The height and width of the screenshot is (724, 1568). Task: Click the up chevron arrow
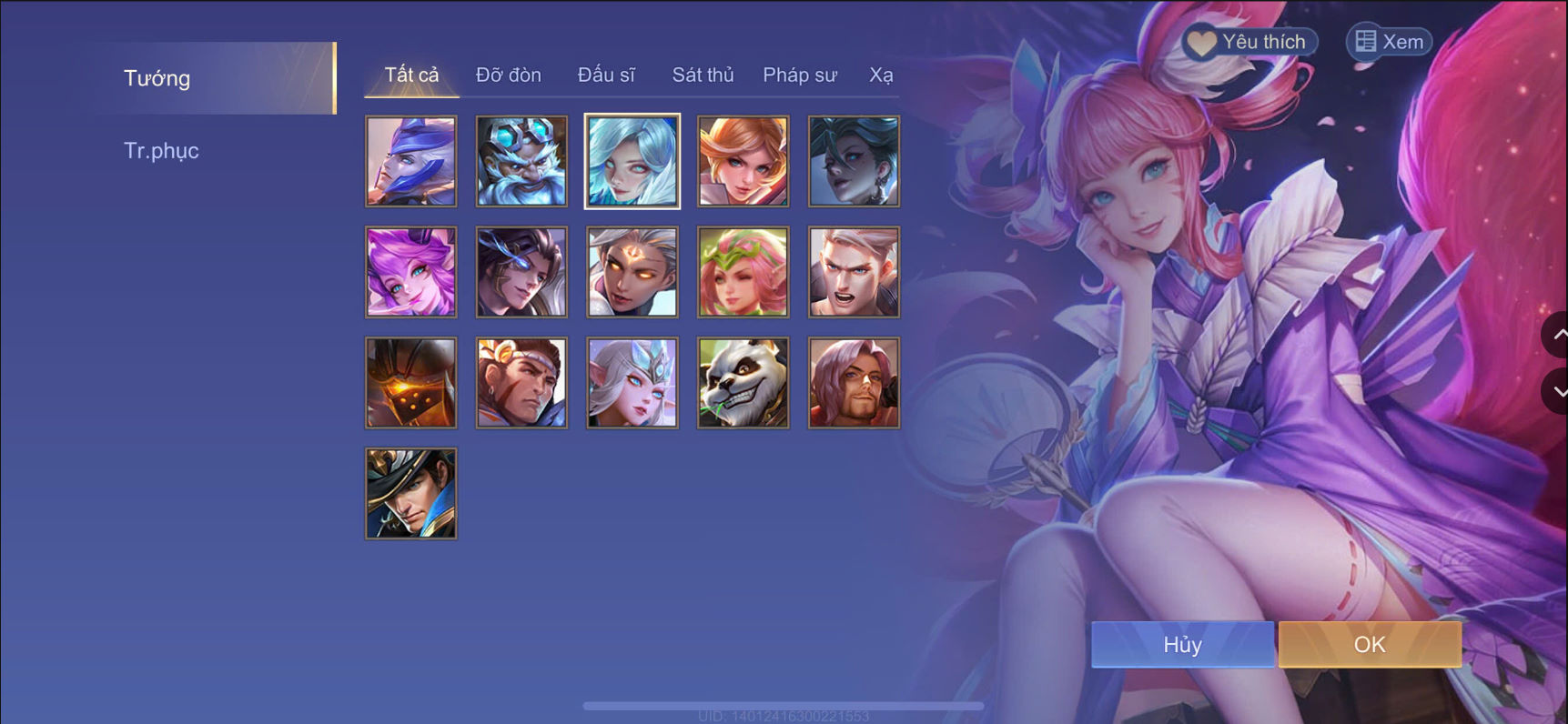1557,335
